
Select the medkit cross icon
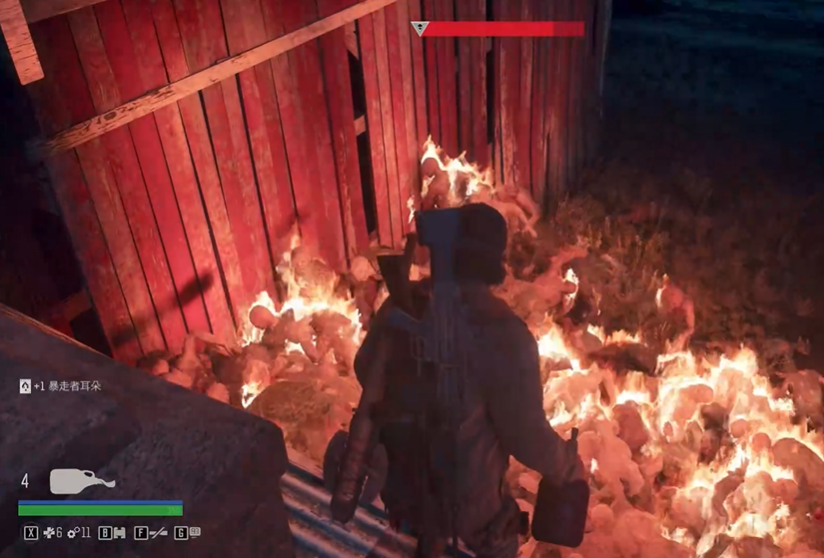point(47,533)
